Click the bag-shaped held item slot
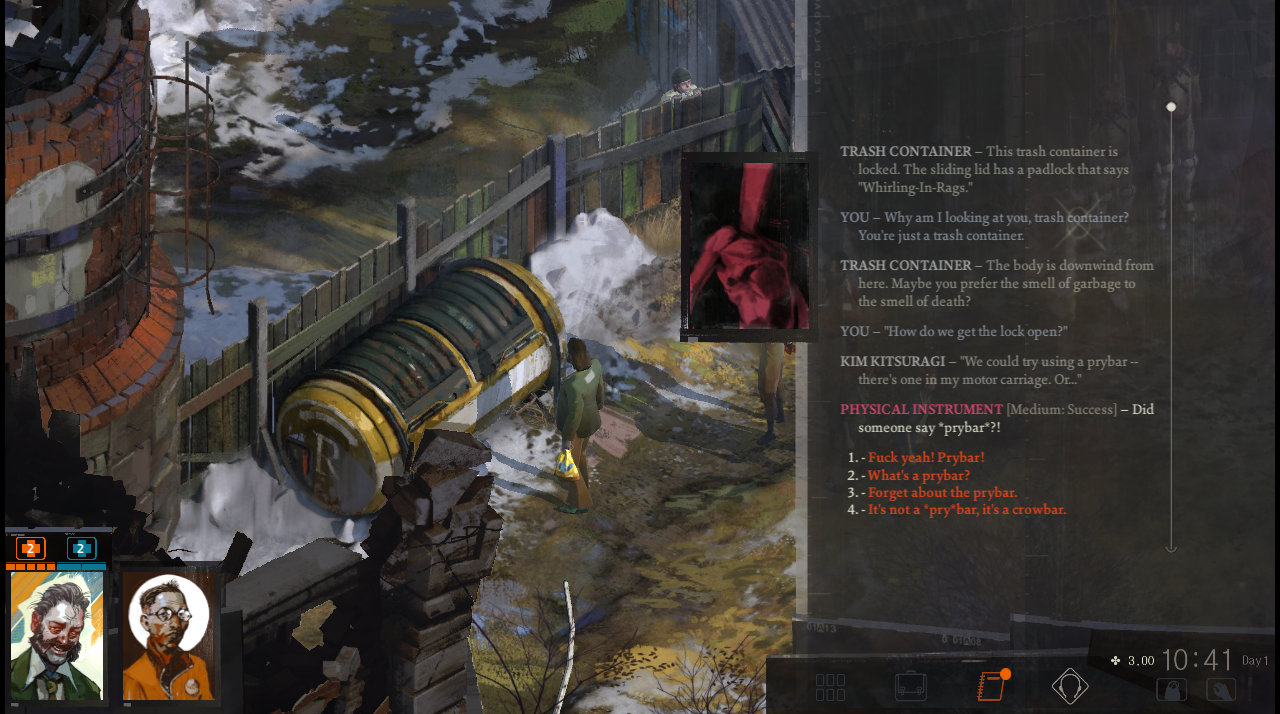Image resolution: width=1280 pixels, height=714 pixels. [1171, 689]
